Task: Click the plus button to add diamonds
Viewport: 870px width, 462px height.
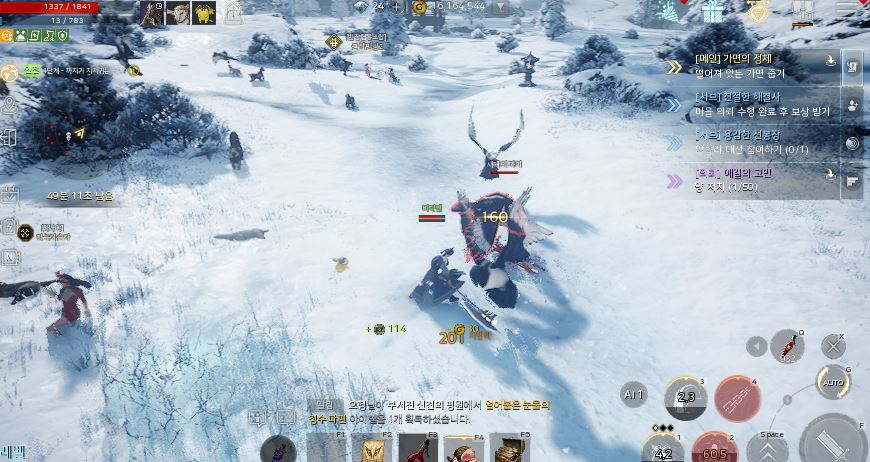Action: (397, 6)
